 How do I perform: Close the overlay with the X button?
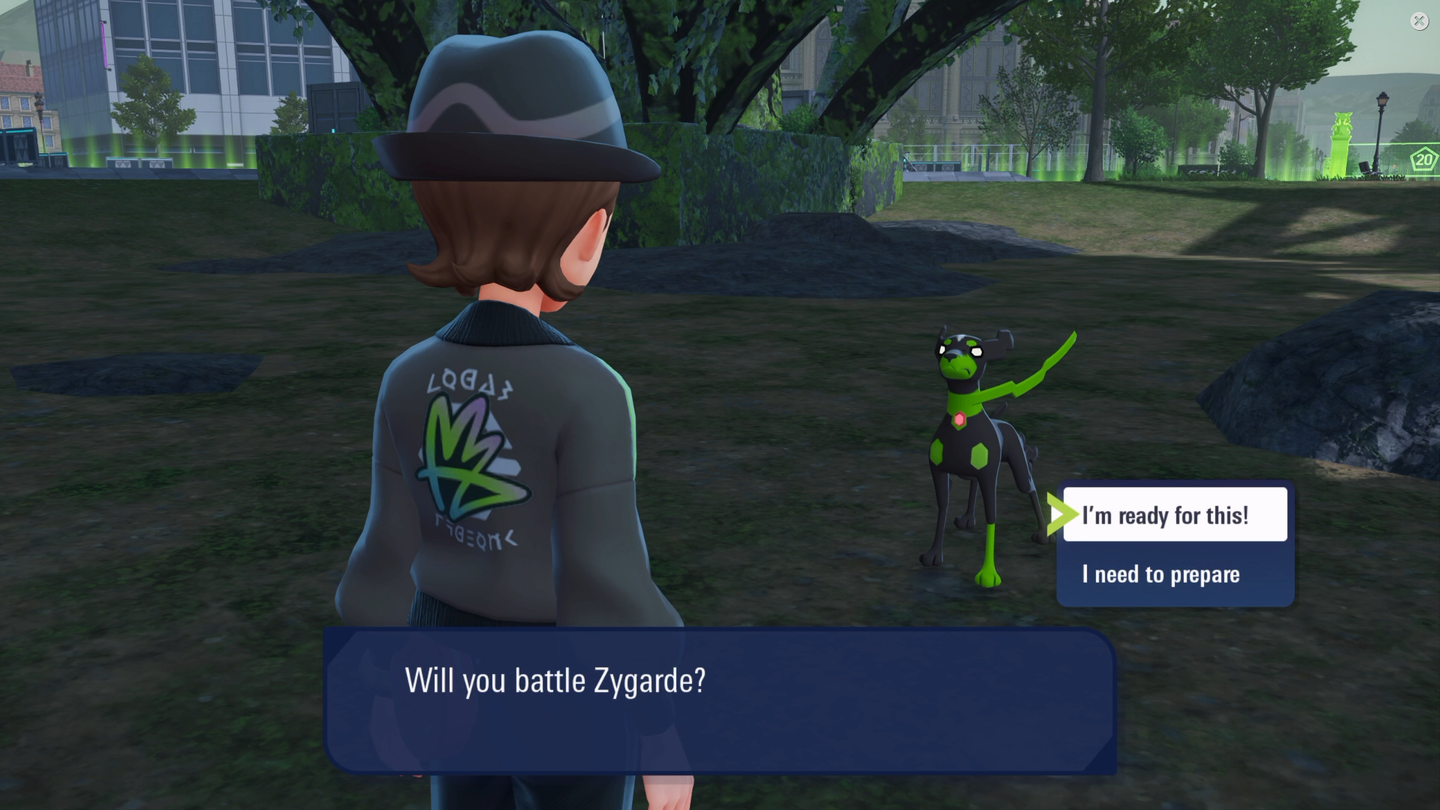1419,21
